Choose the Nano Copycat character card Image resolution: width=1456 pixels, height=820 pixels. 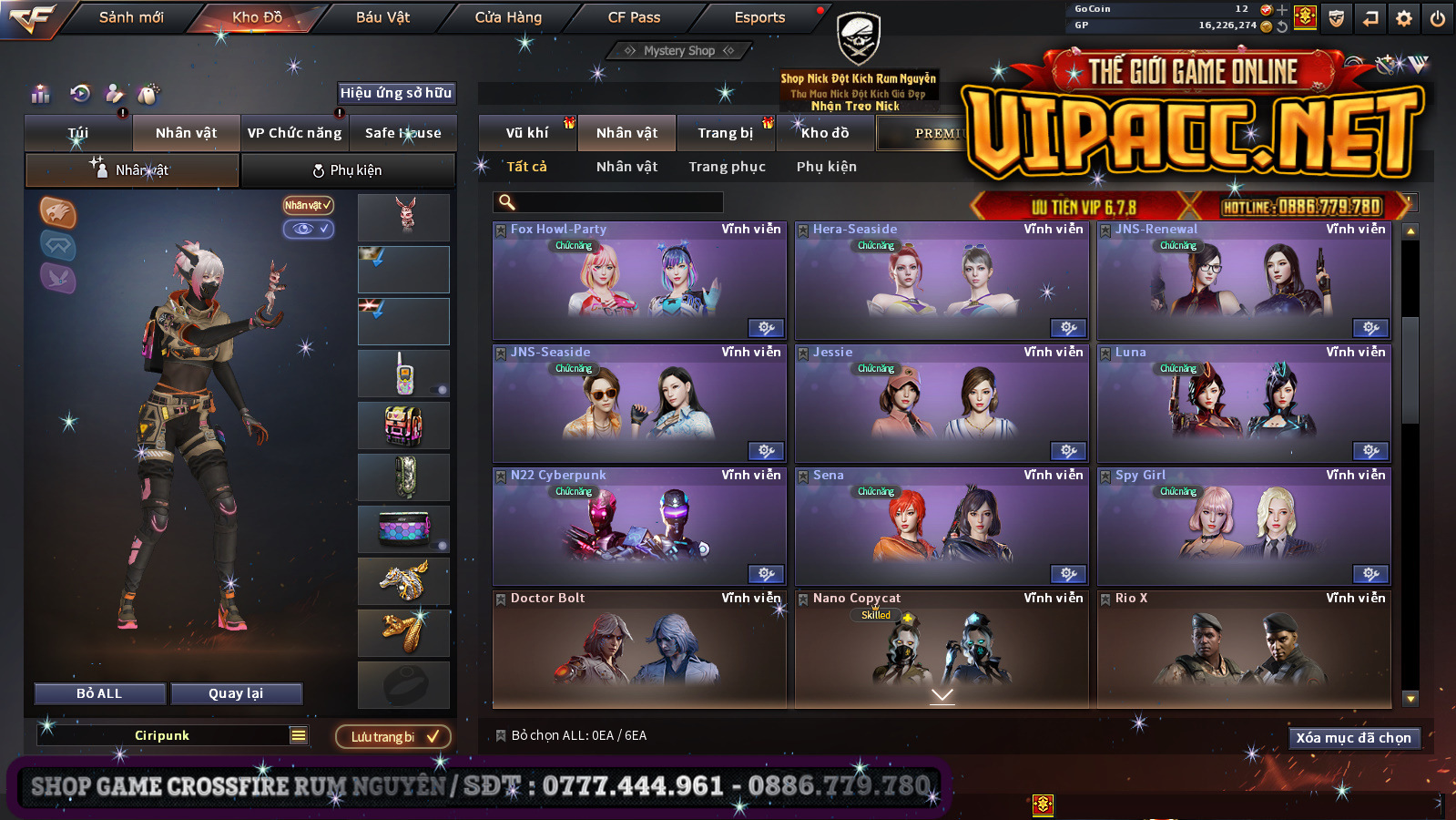click(x=941, y=649)
